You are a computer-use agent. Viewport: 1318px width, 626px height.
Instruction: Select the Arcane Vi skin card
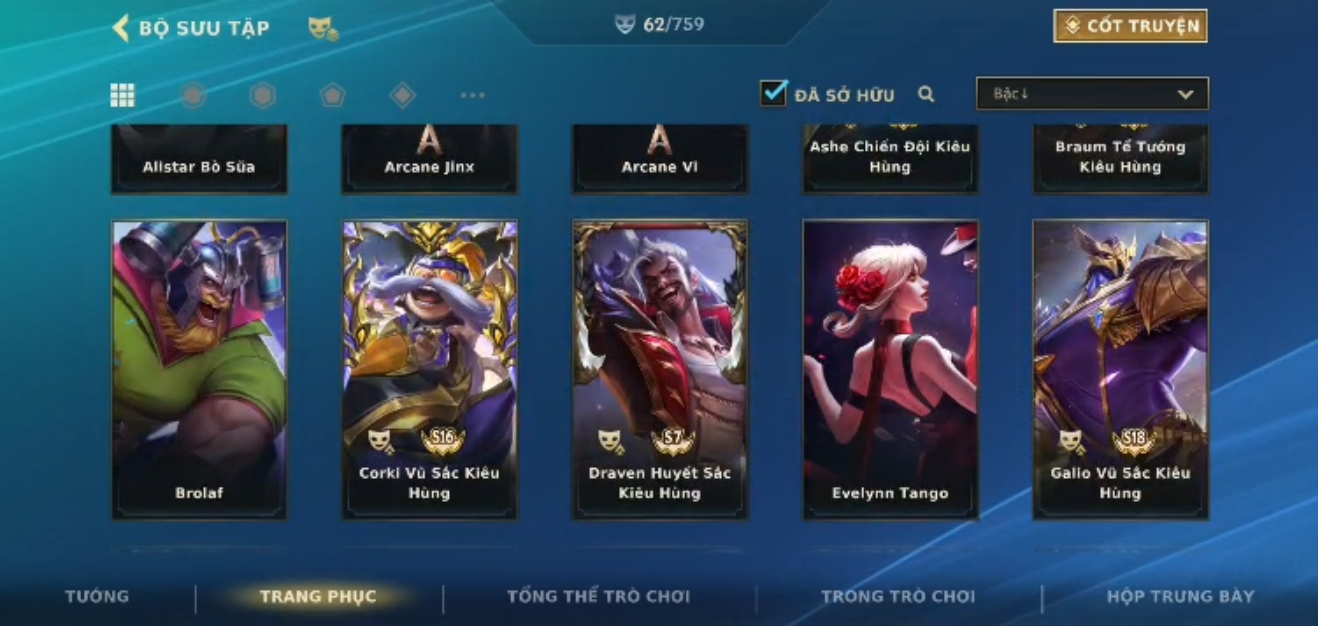[660, 158]
